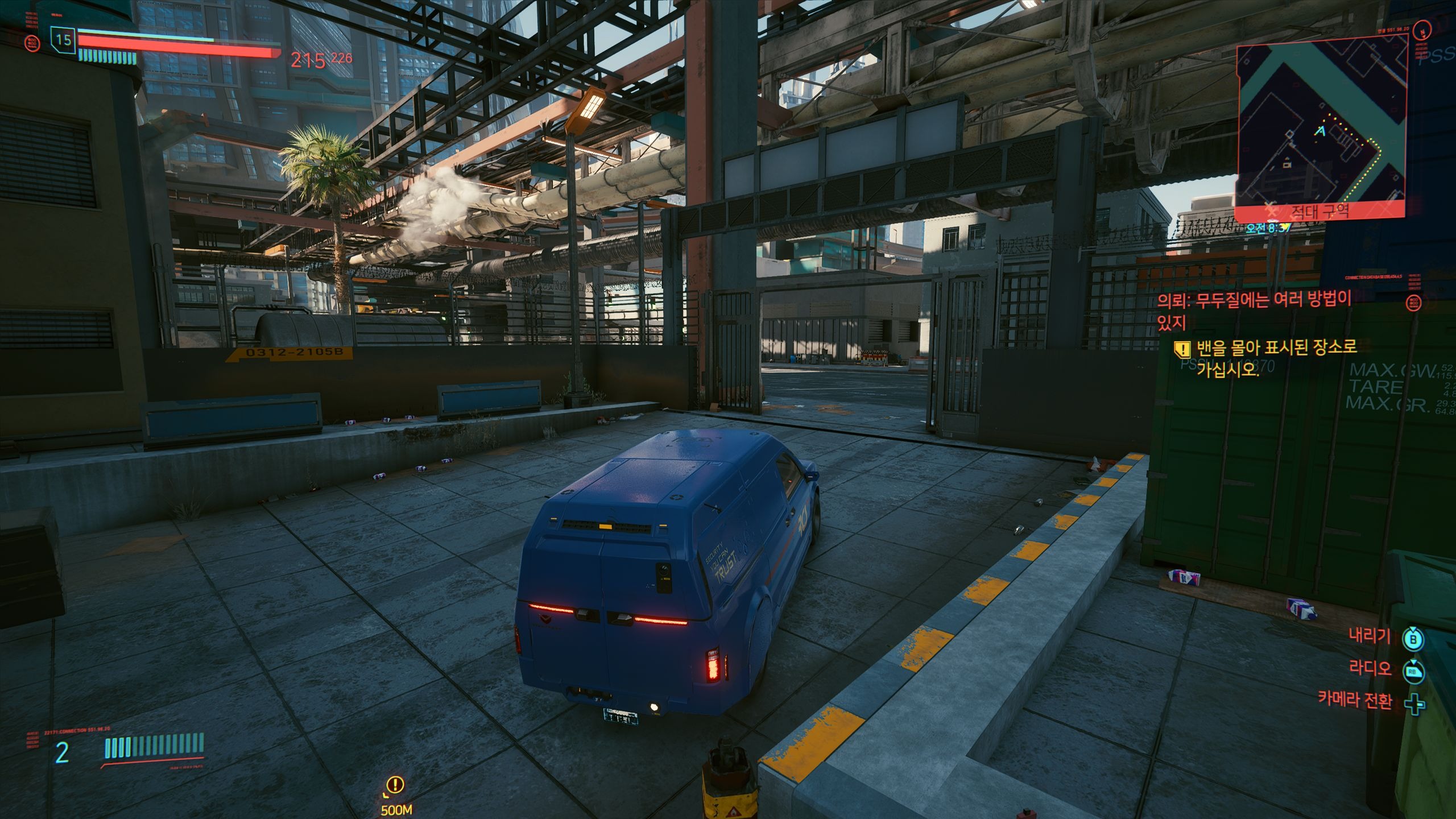Select the quest title beginning with 의뢰
Screen dimensions: 1456x819
pos(1254,309)
